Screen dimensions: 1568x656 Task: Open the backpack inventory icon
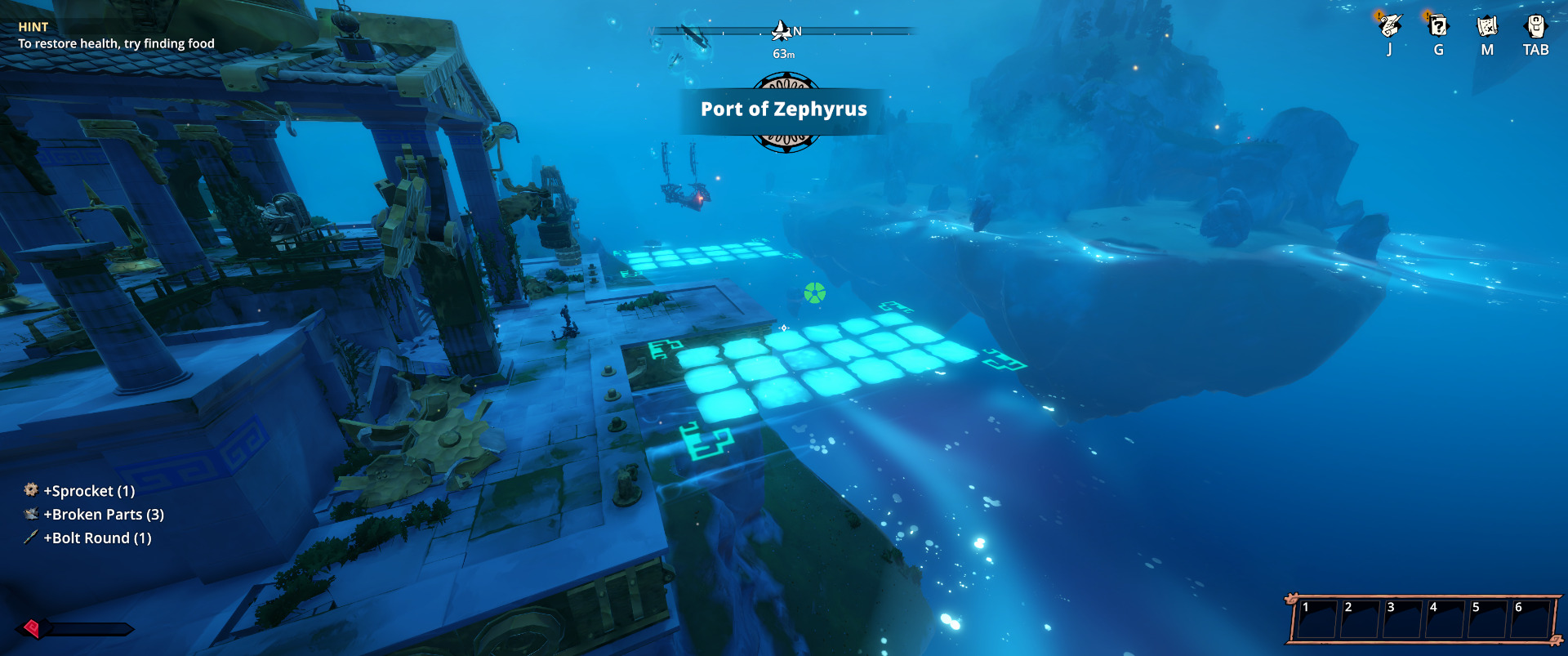click(x=1535, y=26)
